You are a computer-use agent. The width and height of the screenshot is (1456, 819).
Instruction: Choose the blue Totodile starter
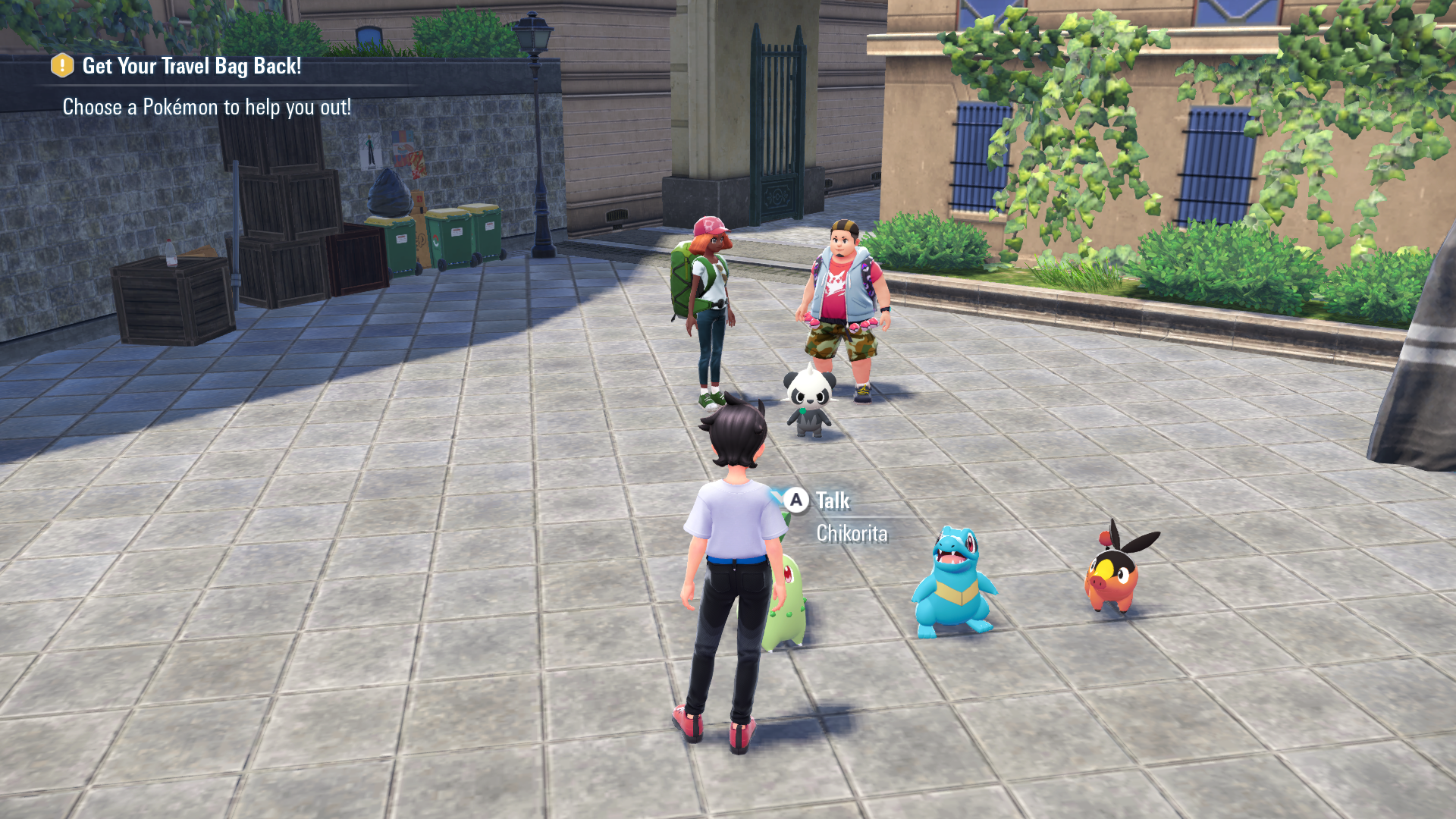954,582
